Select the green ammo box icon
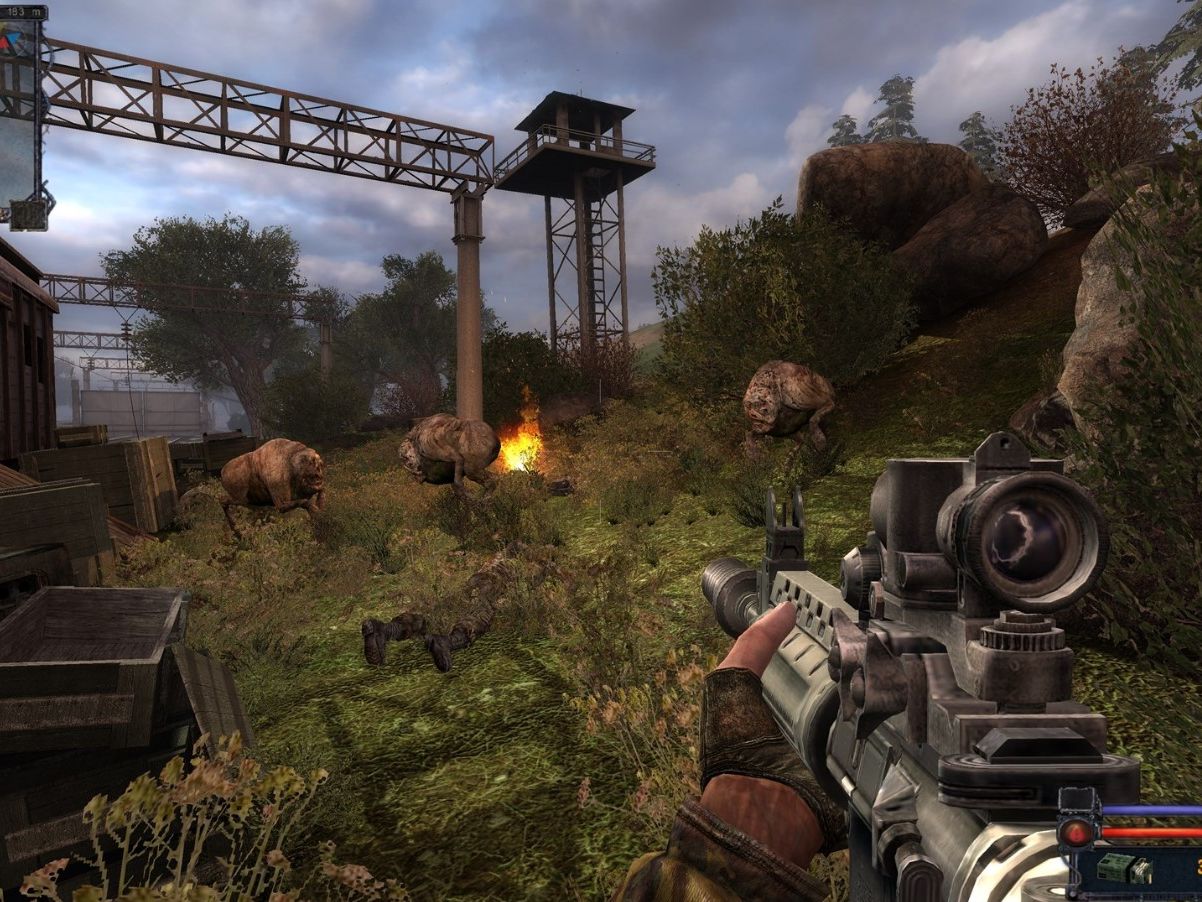Screen dimensions: 1202x902 [x=1113, y=868]
